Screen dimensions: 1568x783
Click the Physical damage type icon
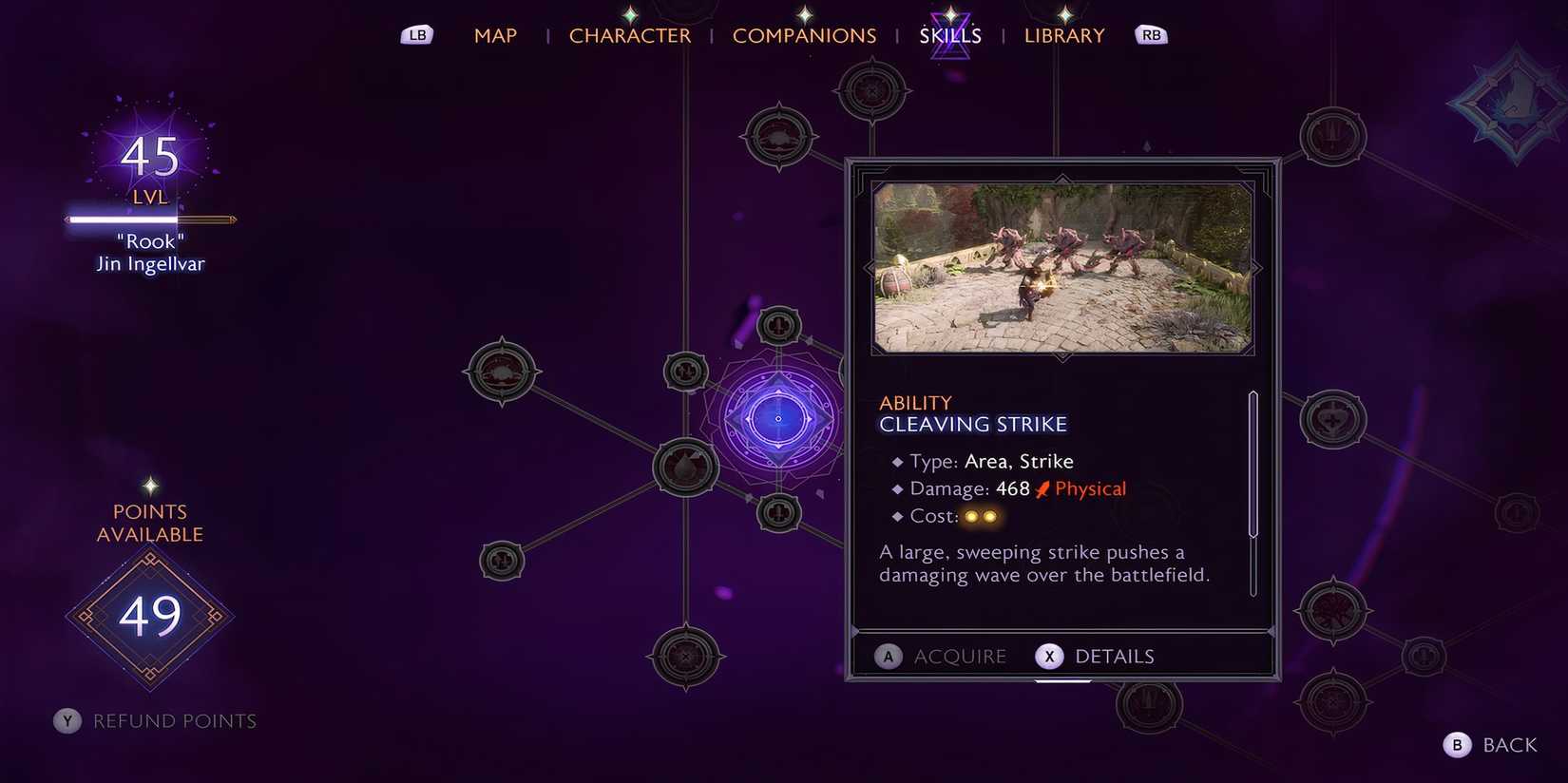(x=1041, y=487)
